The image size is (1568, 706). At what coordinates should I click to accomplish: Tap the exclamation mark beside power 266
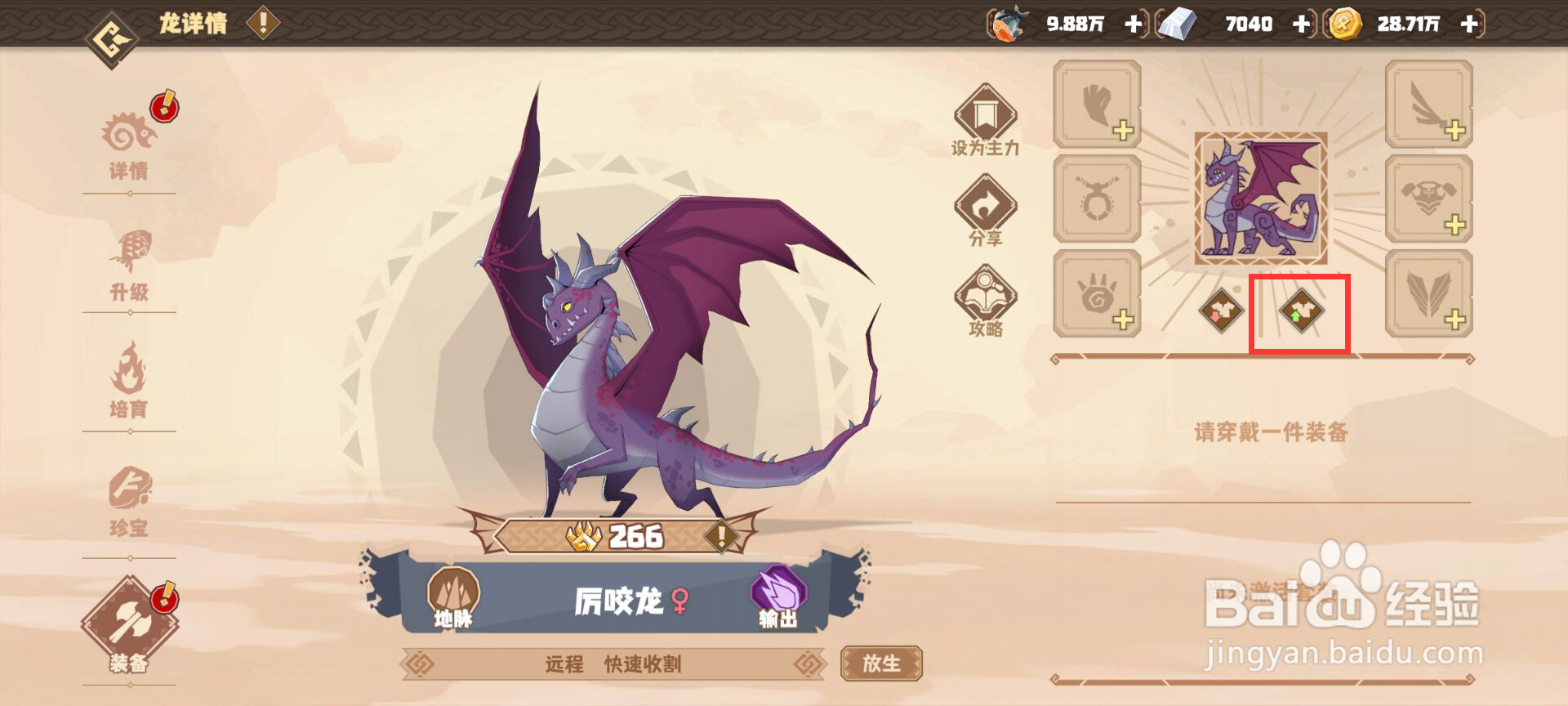(720, 538)
